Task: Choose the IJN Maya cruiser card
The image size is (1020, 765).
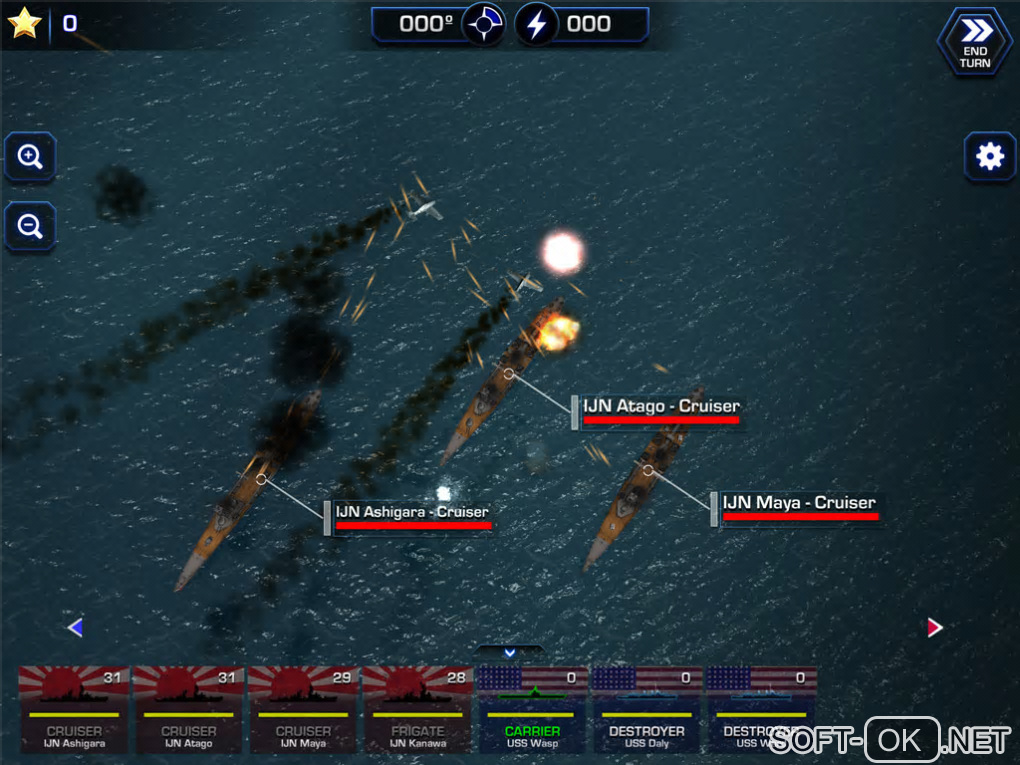Action: (303, 710)
